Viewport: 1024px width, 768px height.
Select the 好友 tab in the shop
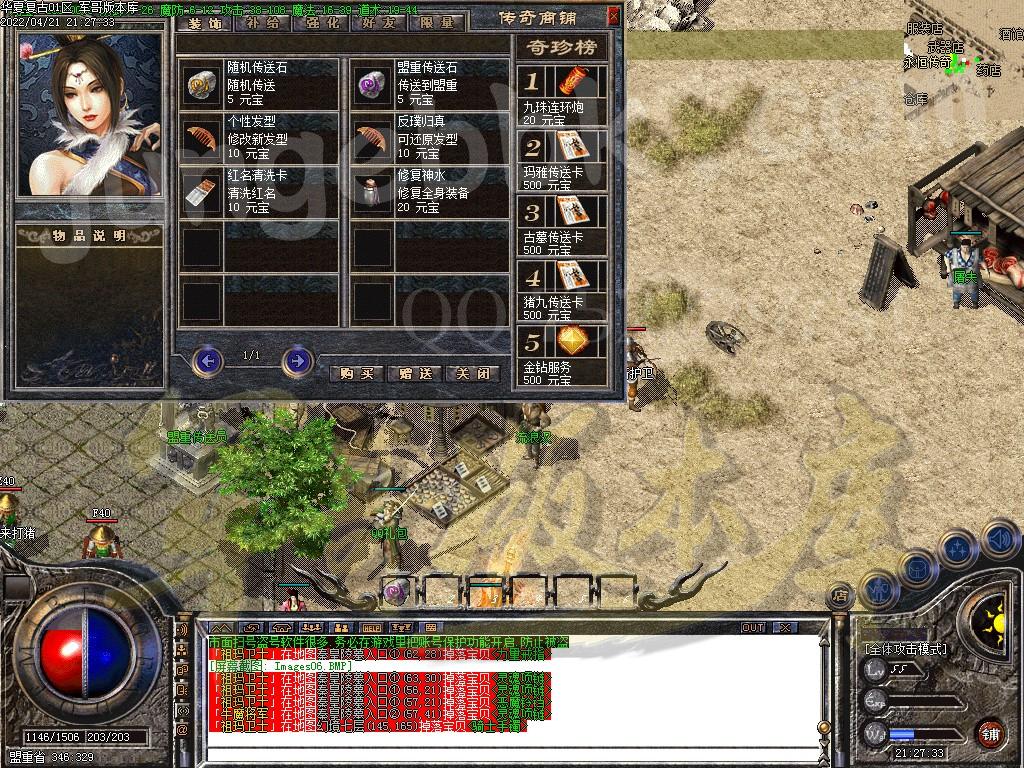pyautogui.click(x=379, y=22)
